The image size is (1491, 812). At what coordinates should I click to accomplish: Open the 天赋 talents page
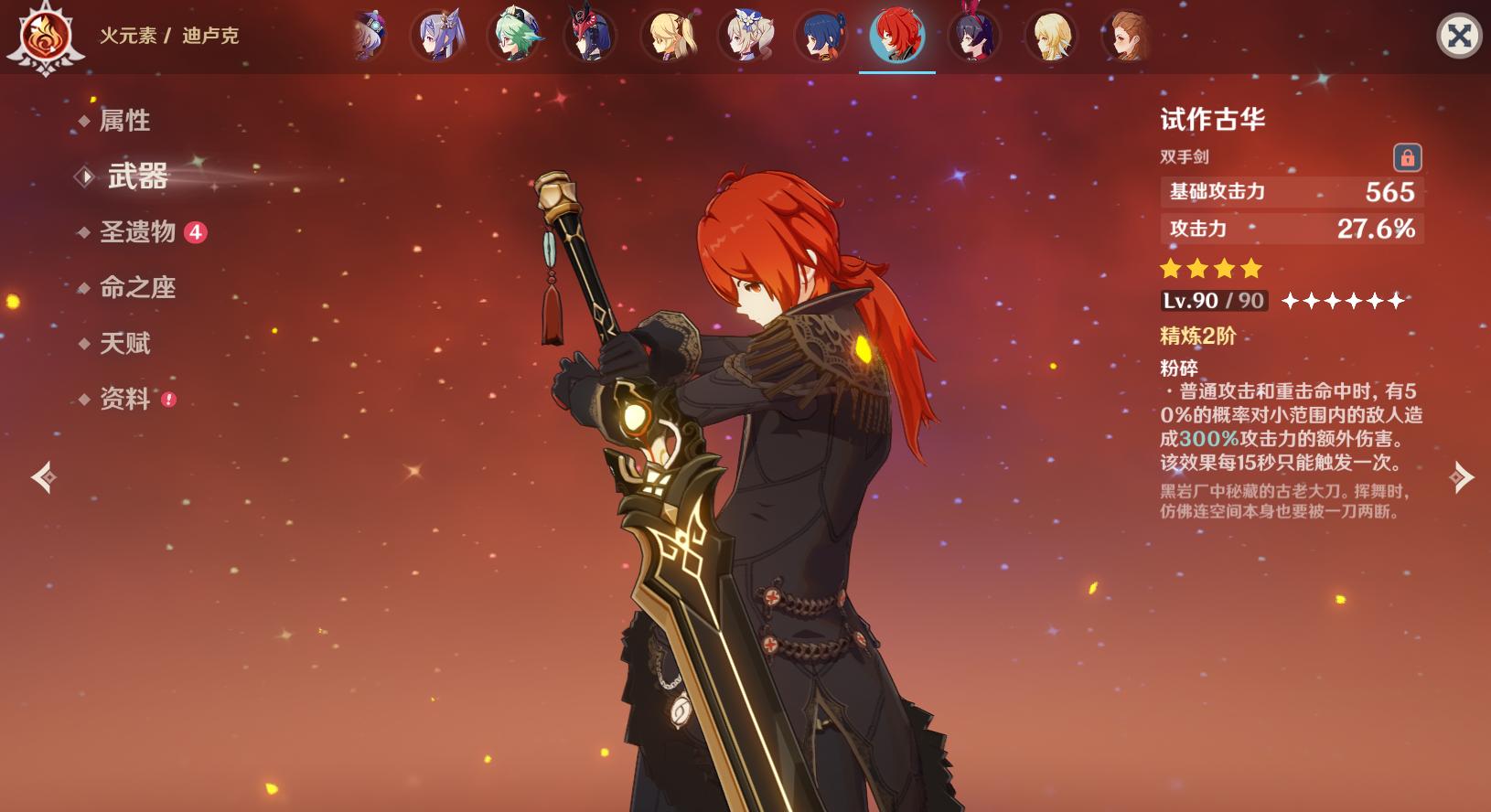[x=124, y=344]
